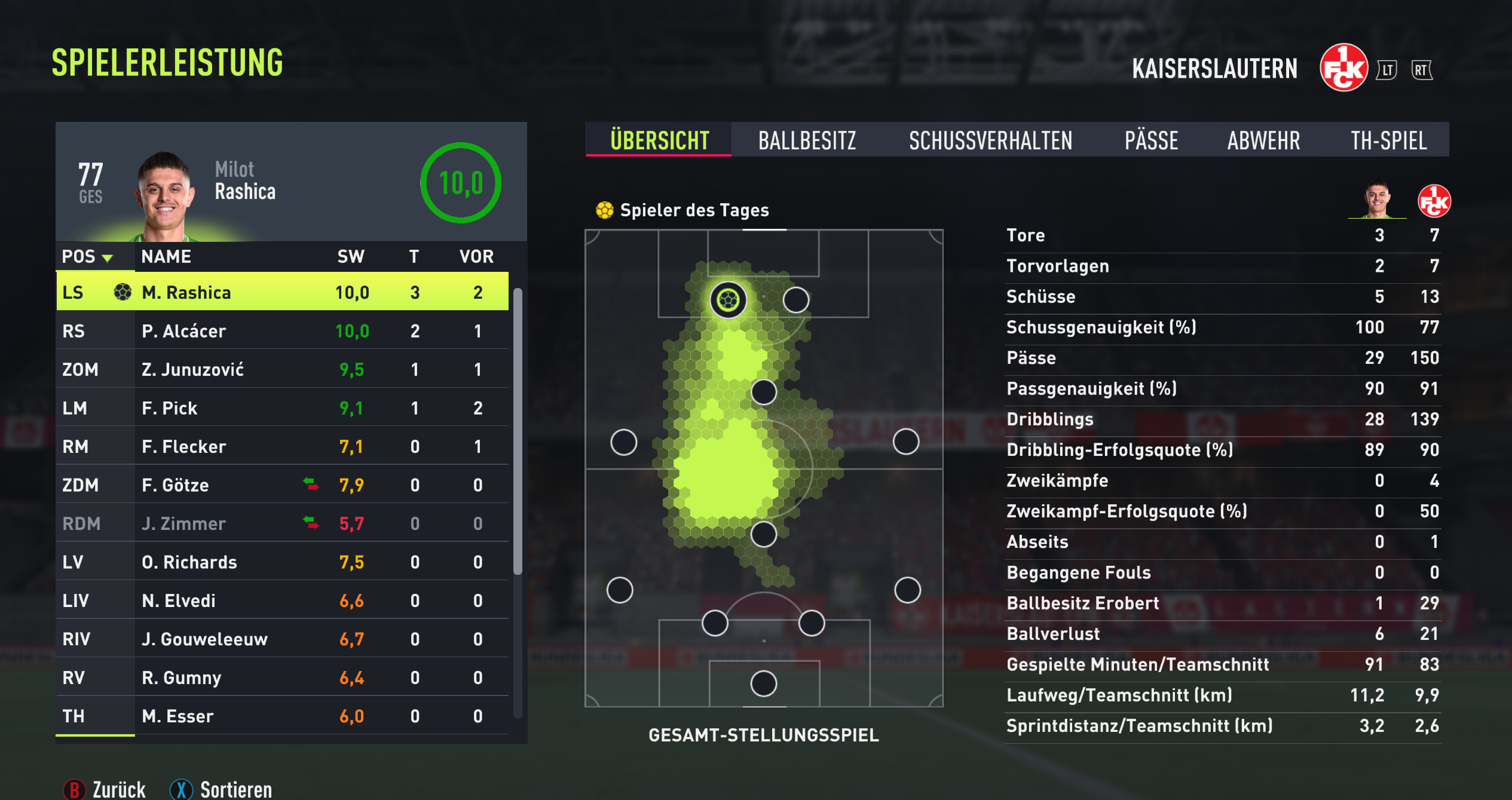
Task: Show the Abwehr statistics tab
Action: coord(1263,140)
